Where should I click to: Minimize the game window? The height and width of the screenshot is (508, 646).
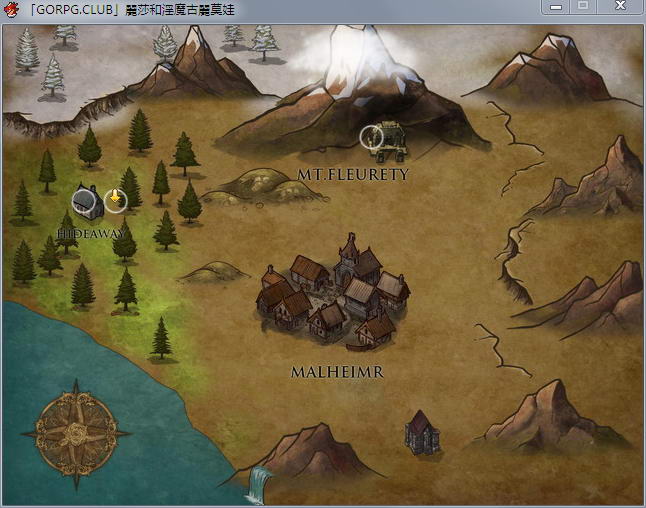pos(556,7)
